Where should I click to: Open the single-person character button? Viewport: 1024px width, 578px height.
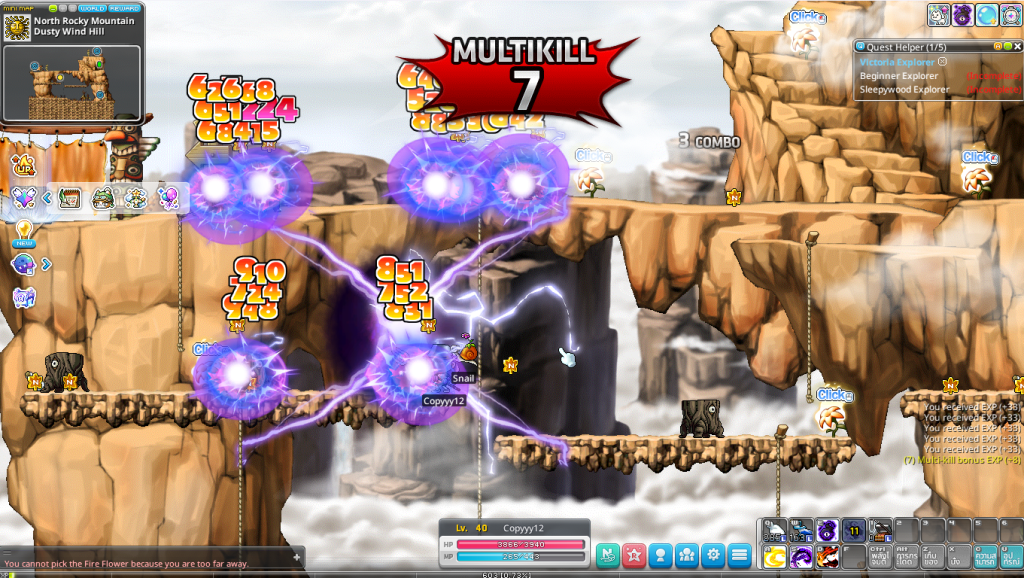pyautogui.click(x=660, y=553)
